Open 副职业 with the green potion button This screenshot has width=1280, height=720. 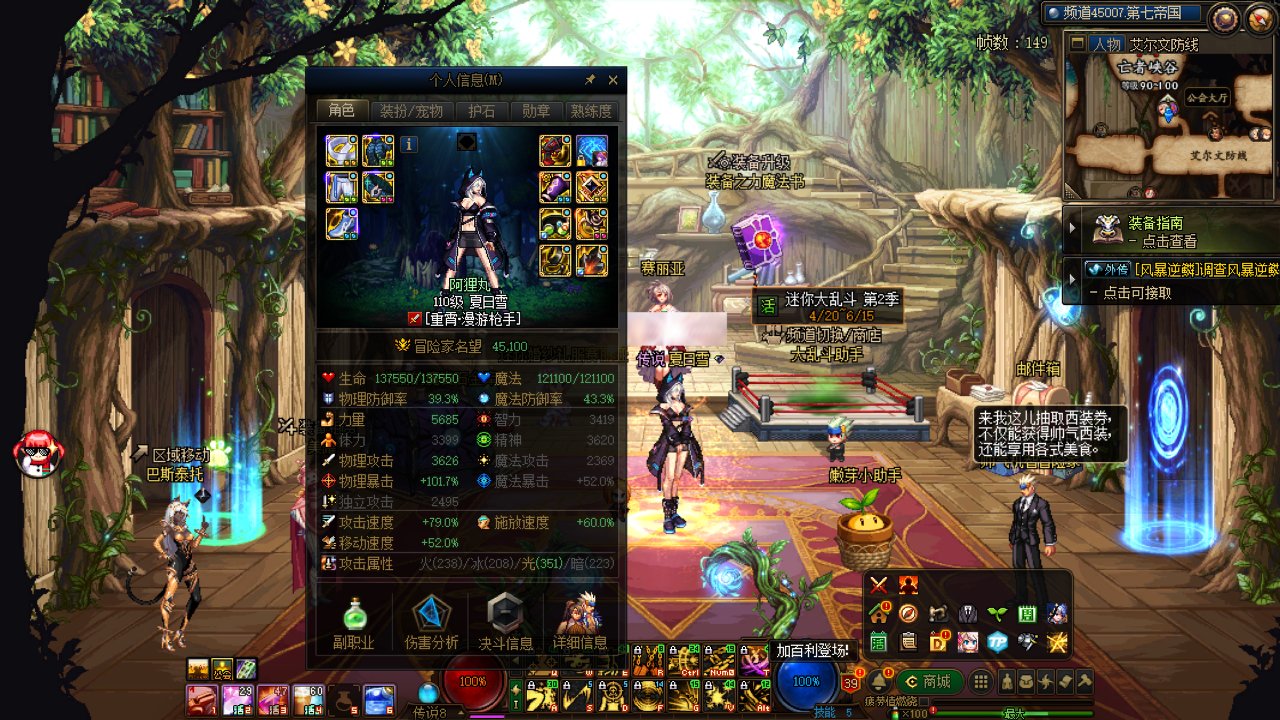click(354, 623)
